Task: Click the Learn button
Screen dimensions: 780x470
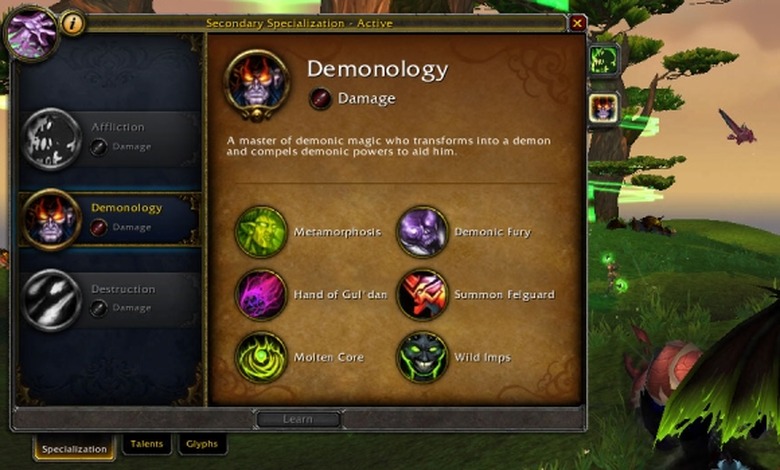Action: 298,419
